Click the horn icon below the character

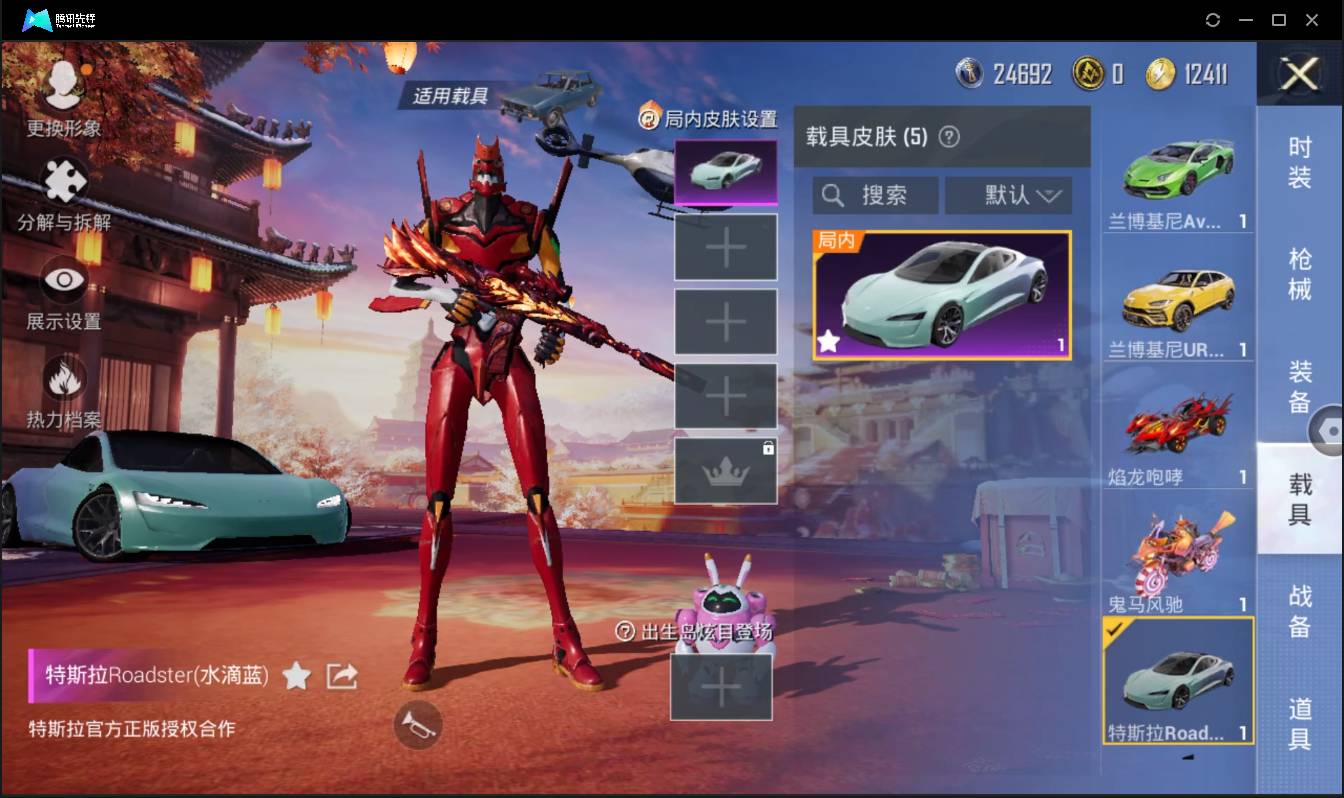tap(420, 726)
